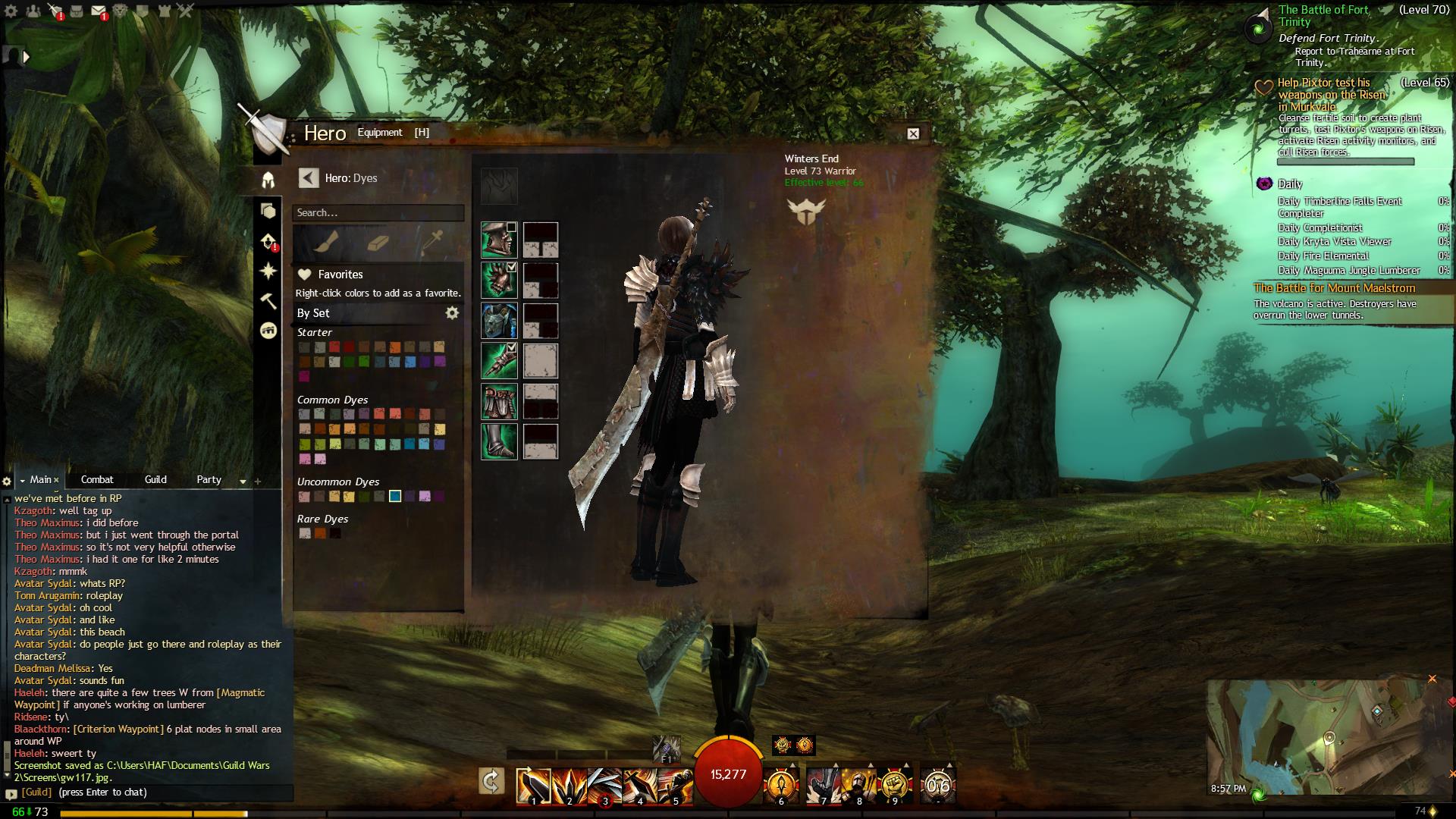This screenshot has height=819, width=1456.
Task: Select the dye eyedropper tool
Action: point(432,243)
